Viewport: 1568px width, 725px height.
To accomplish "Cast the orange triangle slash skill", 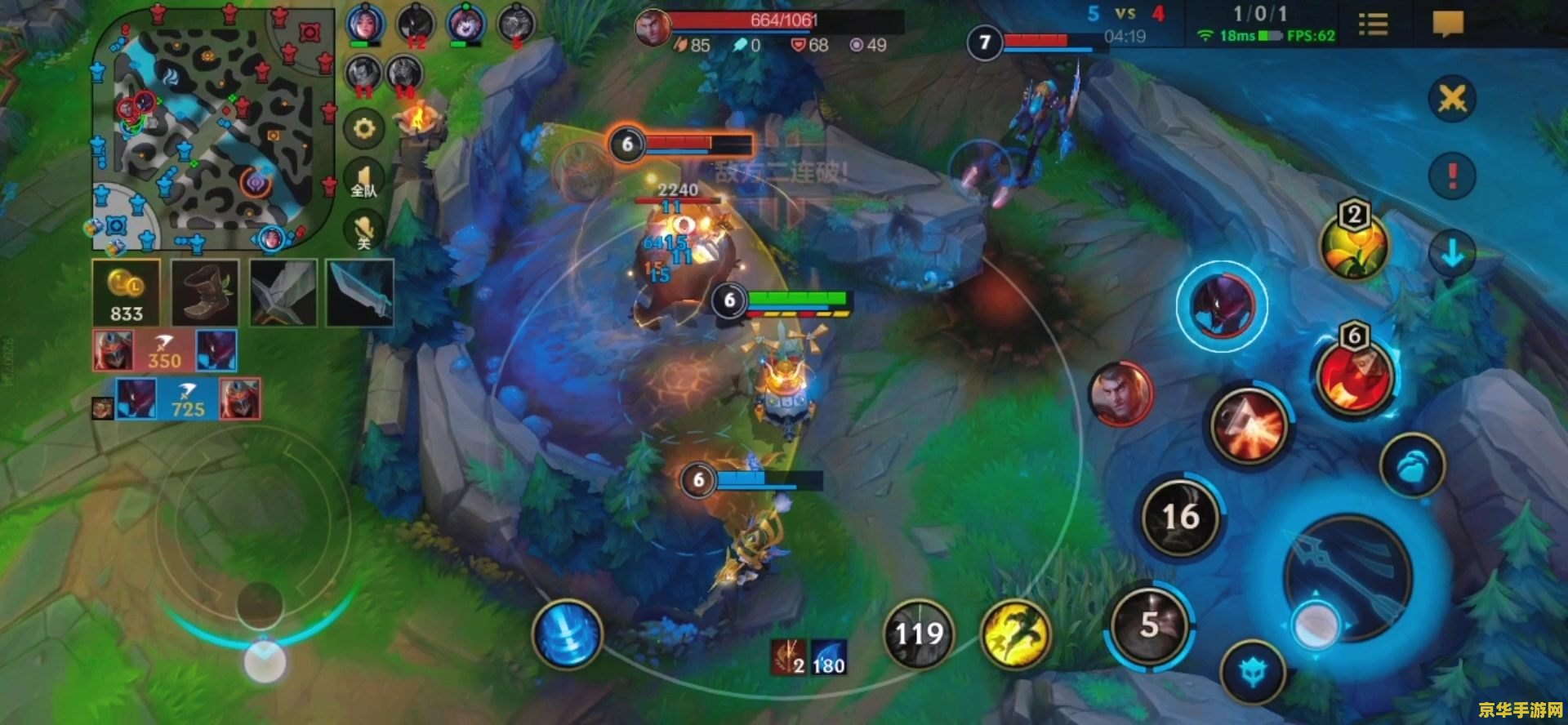I will click(1248, 425).
